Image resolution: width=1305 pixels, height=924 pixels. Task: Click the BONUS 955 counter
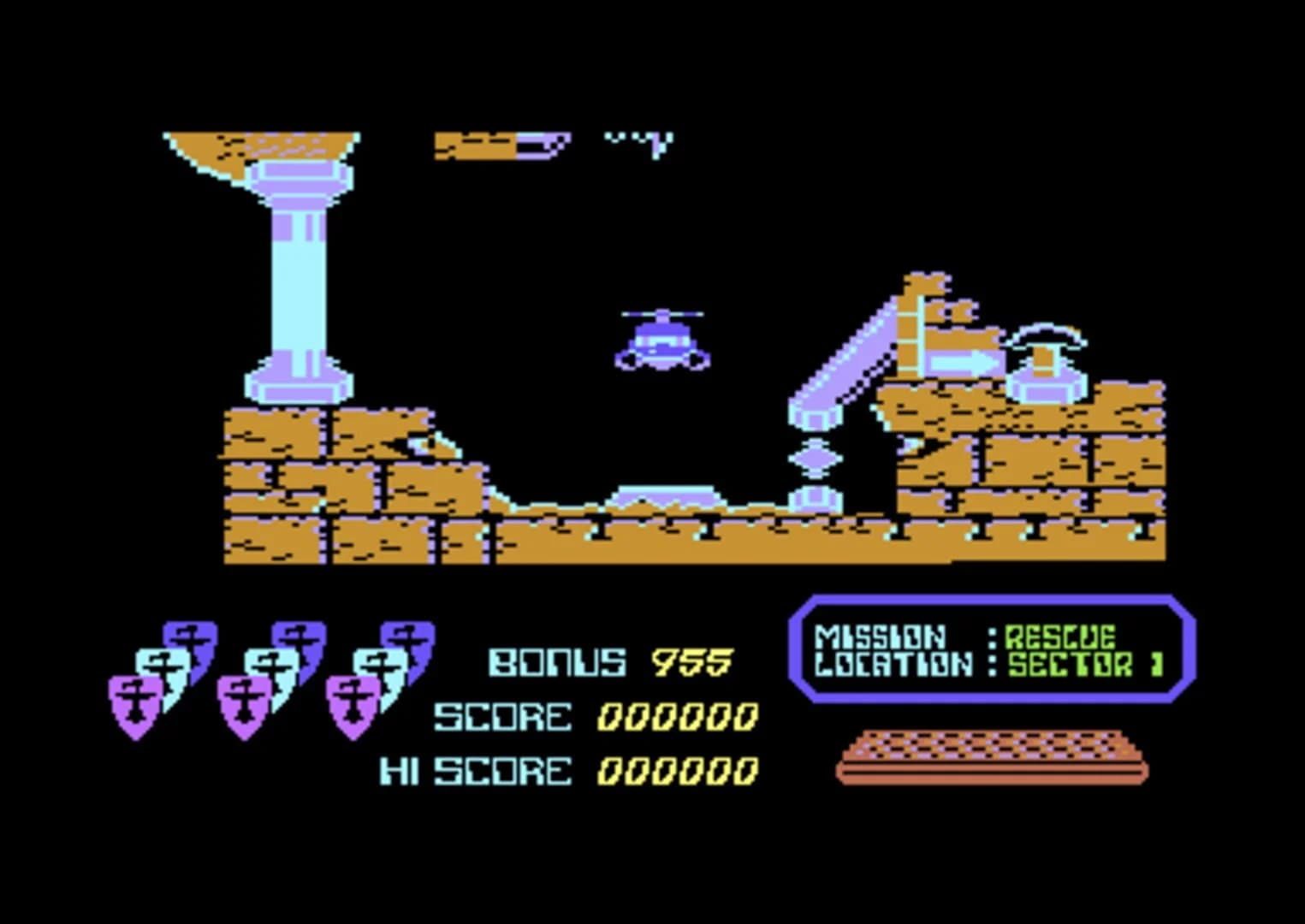tap(608, 660)
